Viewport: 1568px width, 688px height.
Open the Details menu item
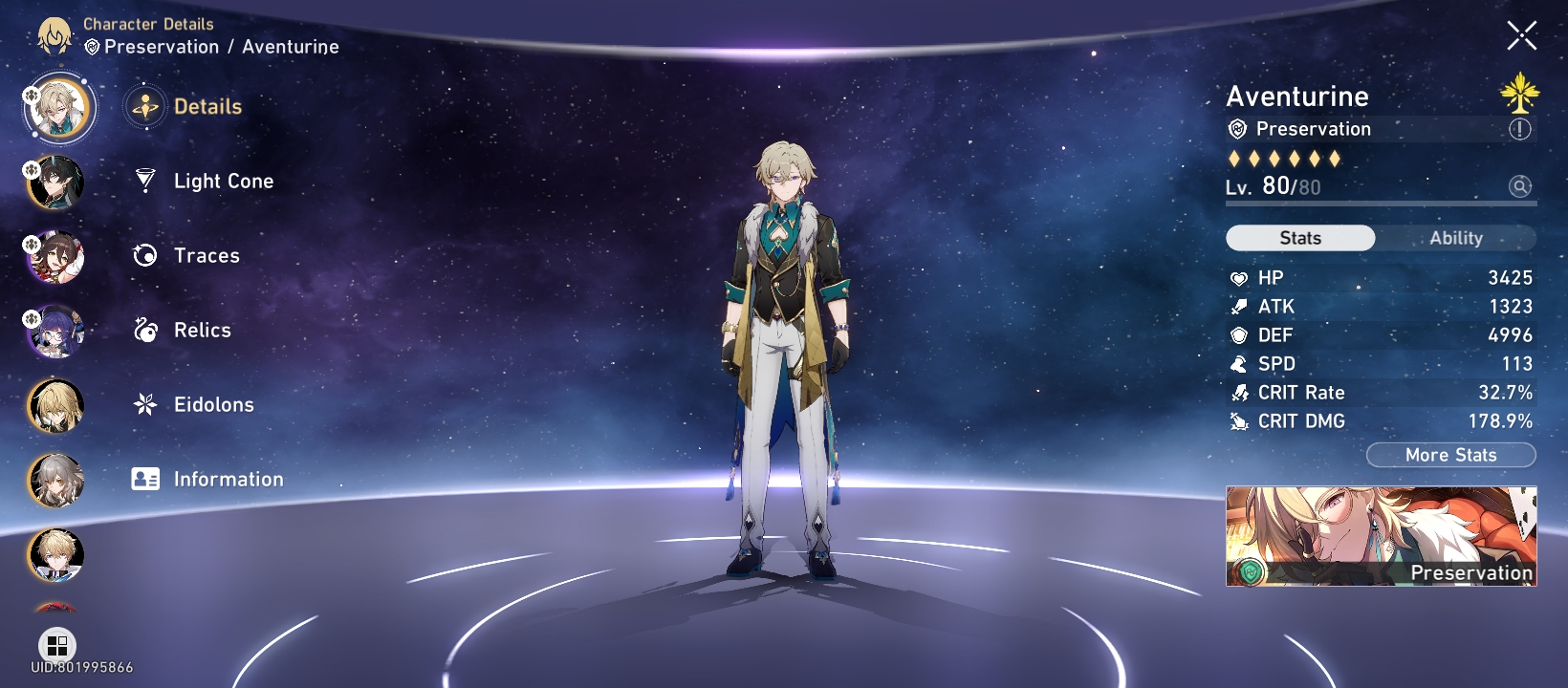(x=207, y=106)
